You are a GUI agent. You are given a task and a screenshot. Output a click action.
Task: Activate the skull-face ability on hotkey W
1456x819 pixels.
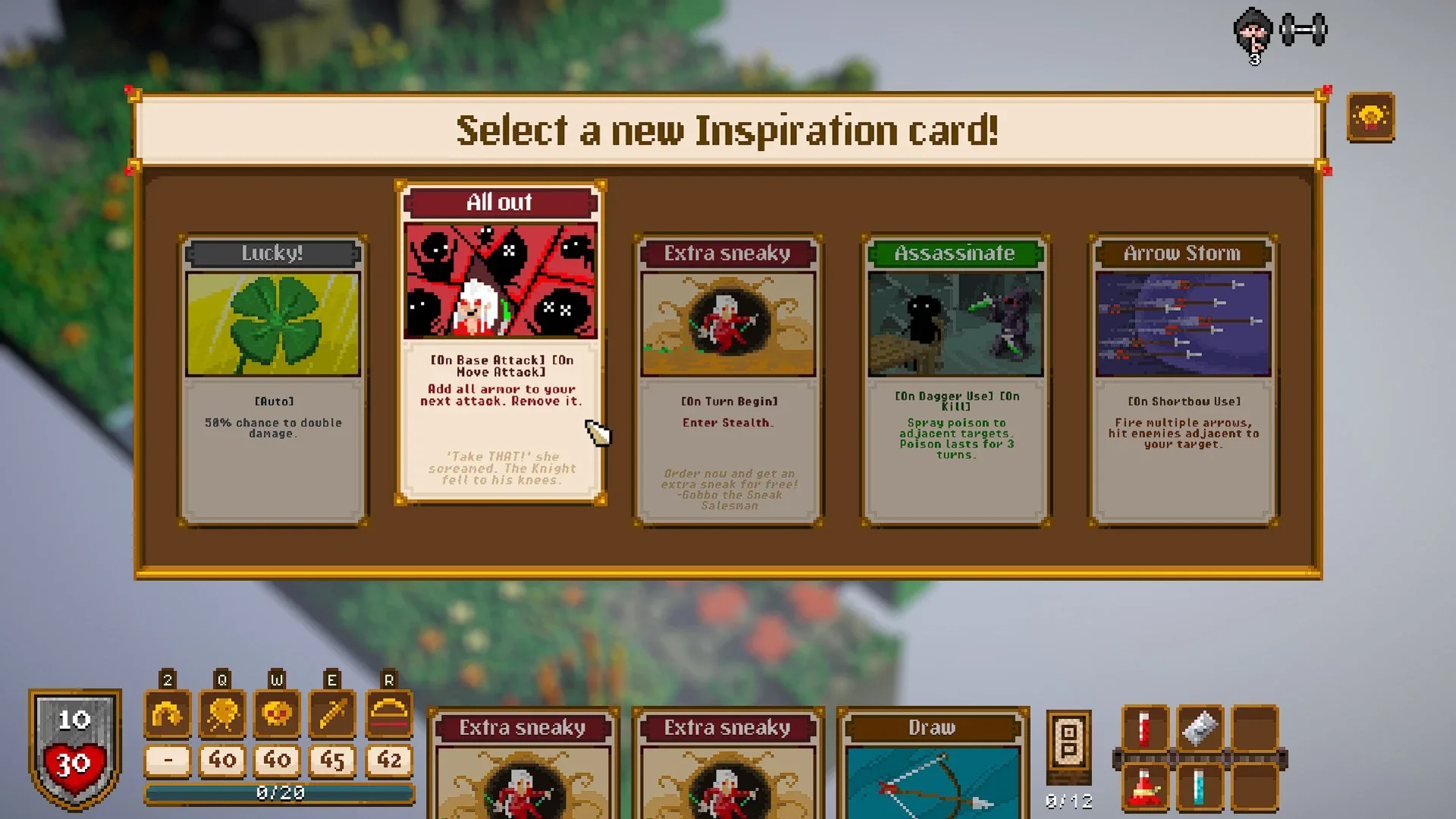point(276,714)
